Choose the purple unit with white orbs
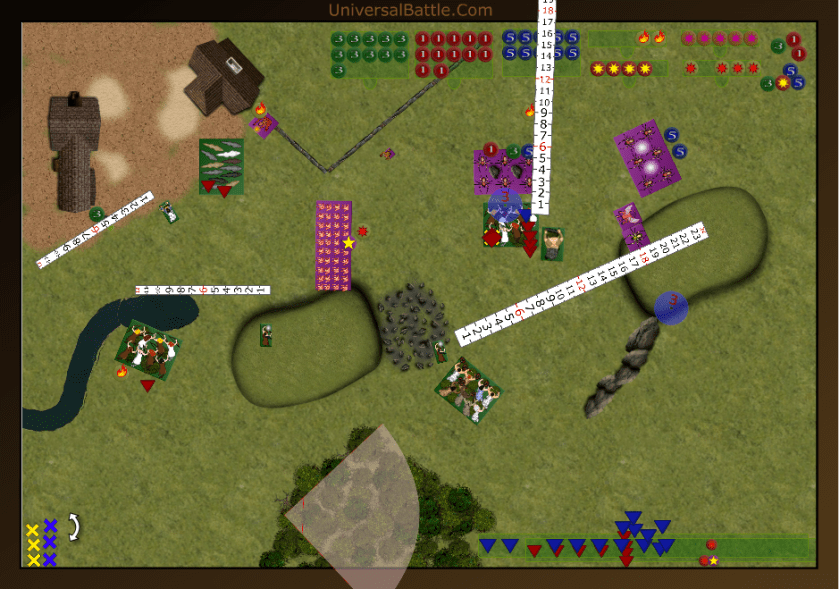Screen dimensions: 839x589 point(647,159)
